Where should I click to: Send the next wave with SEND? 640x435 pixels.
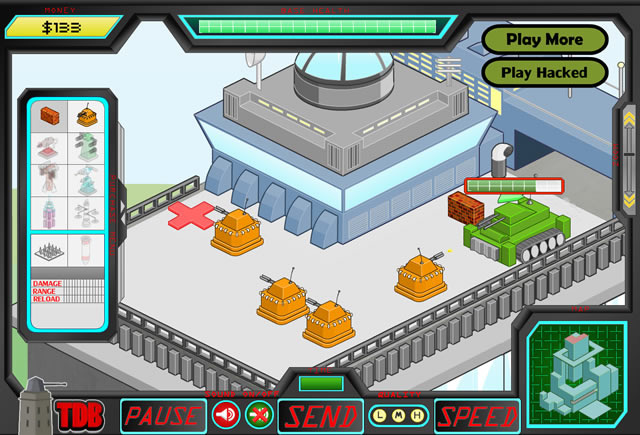tap(317, 415)
